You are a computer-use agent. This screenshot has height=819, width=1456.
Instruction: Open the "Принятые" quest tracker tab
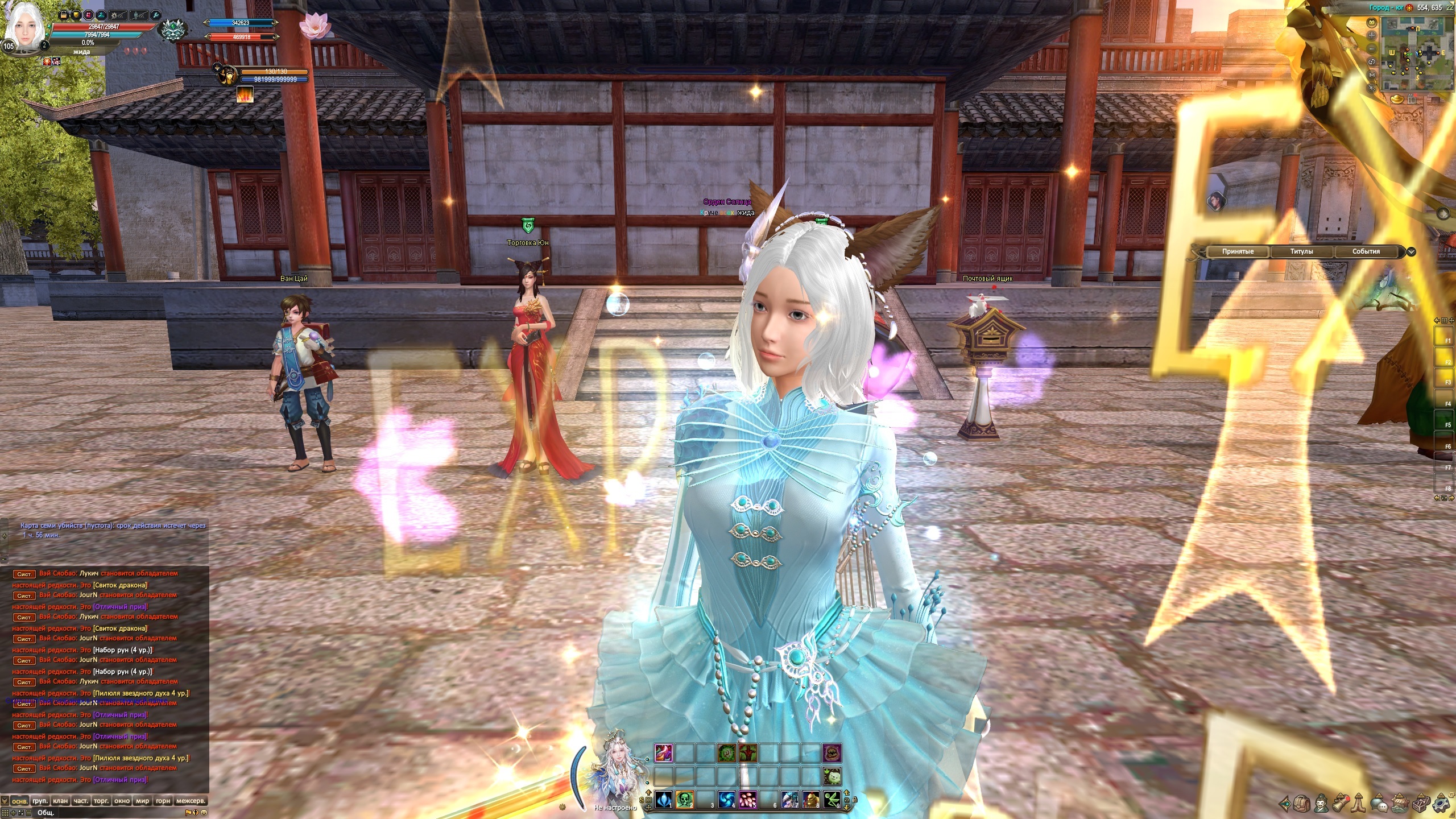[1238, 251]
